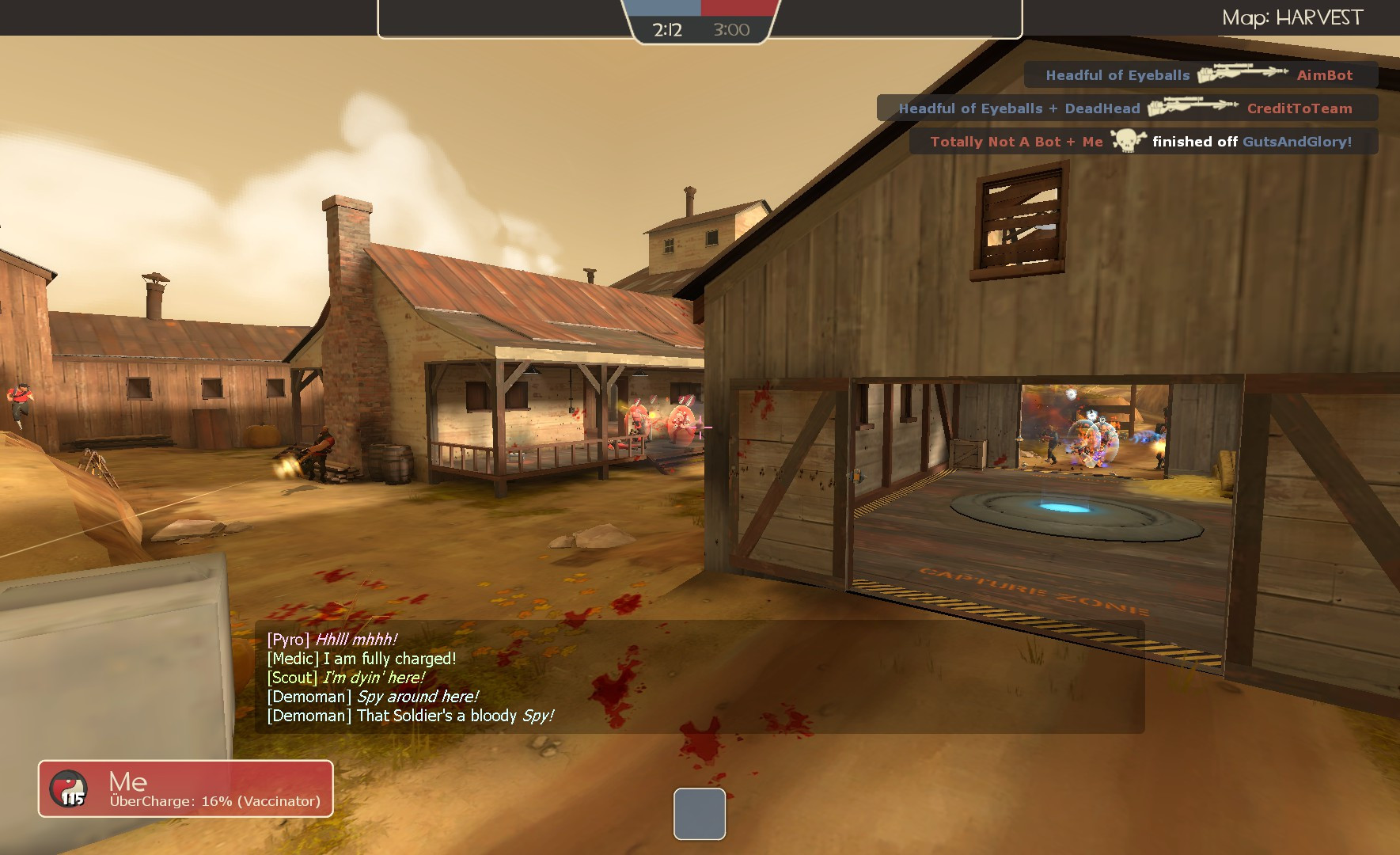The height and width of the screenshot is (855, 1400).
Task: Click the Medic's fully charged chat message
Action: (360, 658)
